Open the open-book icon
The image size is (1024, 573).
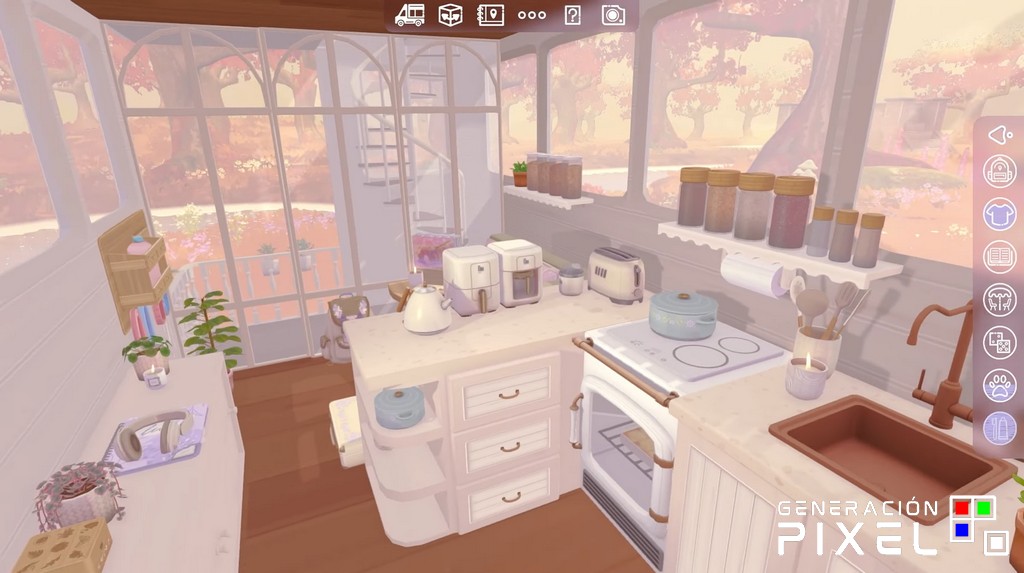(999, 257)
